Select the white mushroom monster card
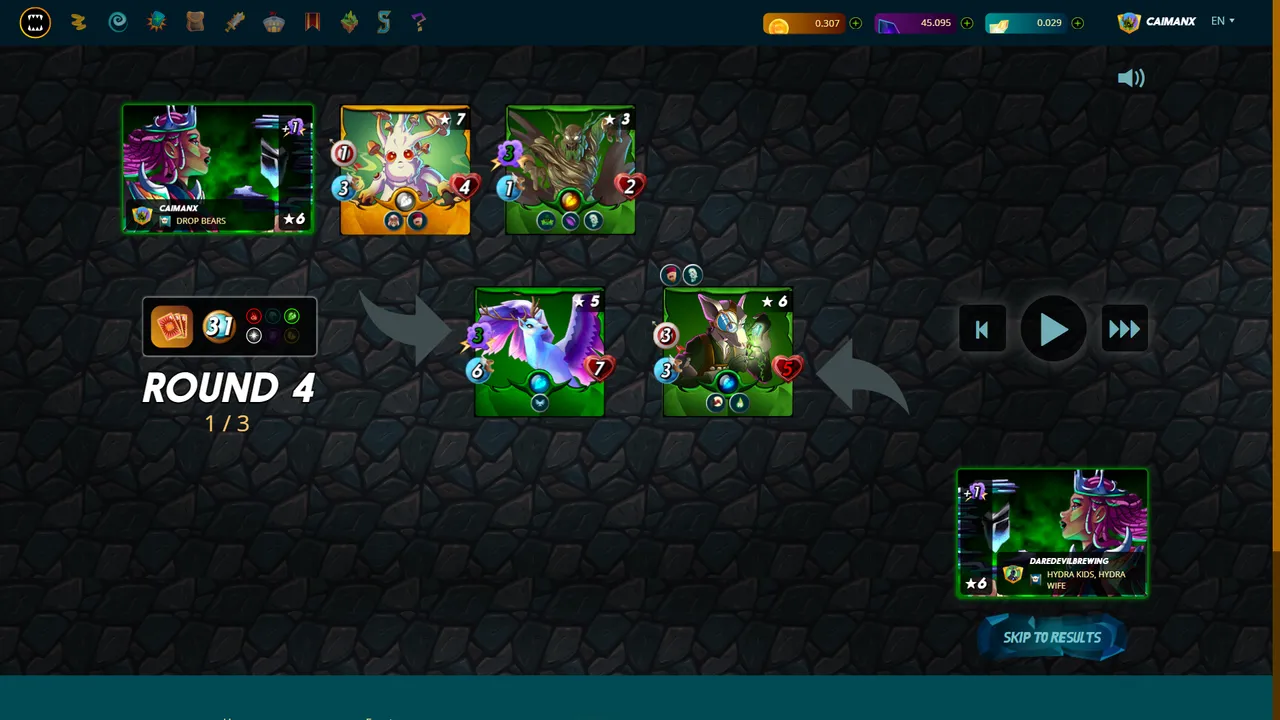 405,170
